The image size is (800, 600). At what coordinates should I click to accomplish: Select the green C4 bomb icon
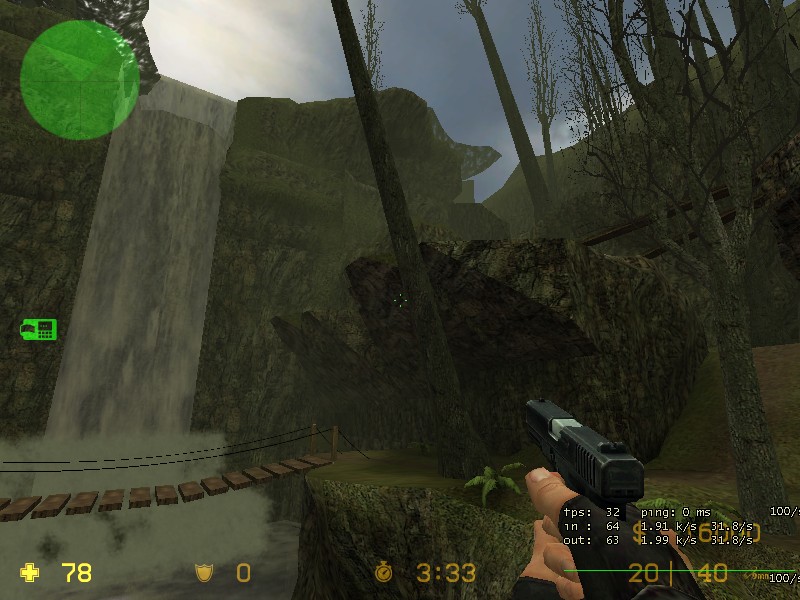[39, 329]
